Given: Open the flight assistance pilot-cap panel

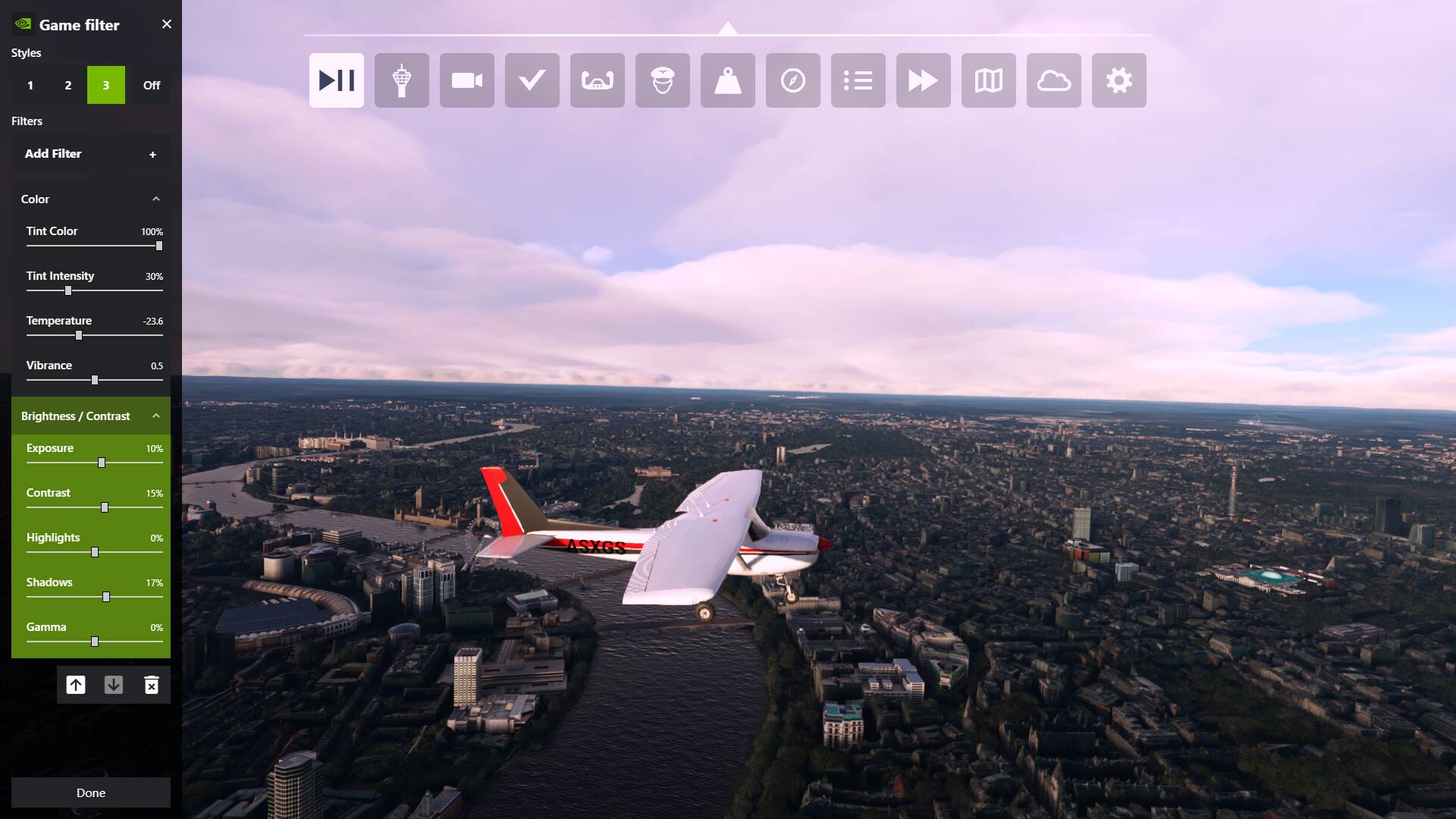Looking at the screenshot, I should point(662,80).
